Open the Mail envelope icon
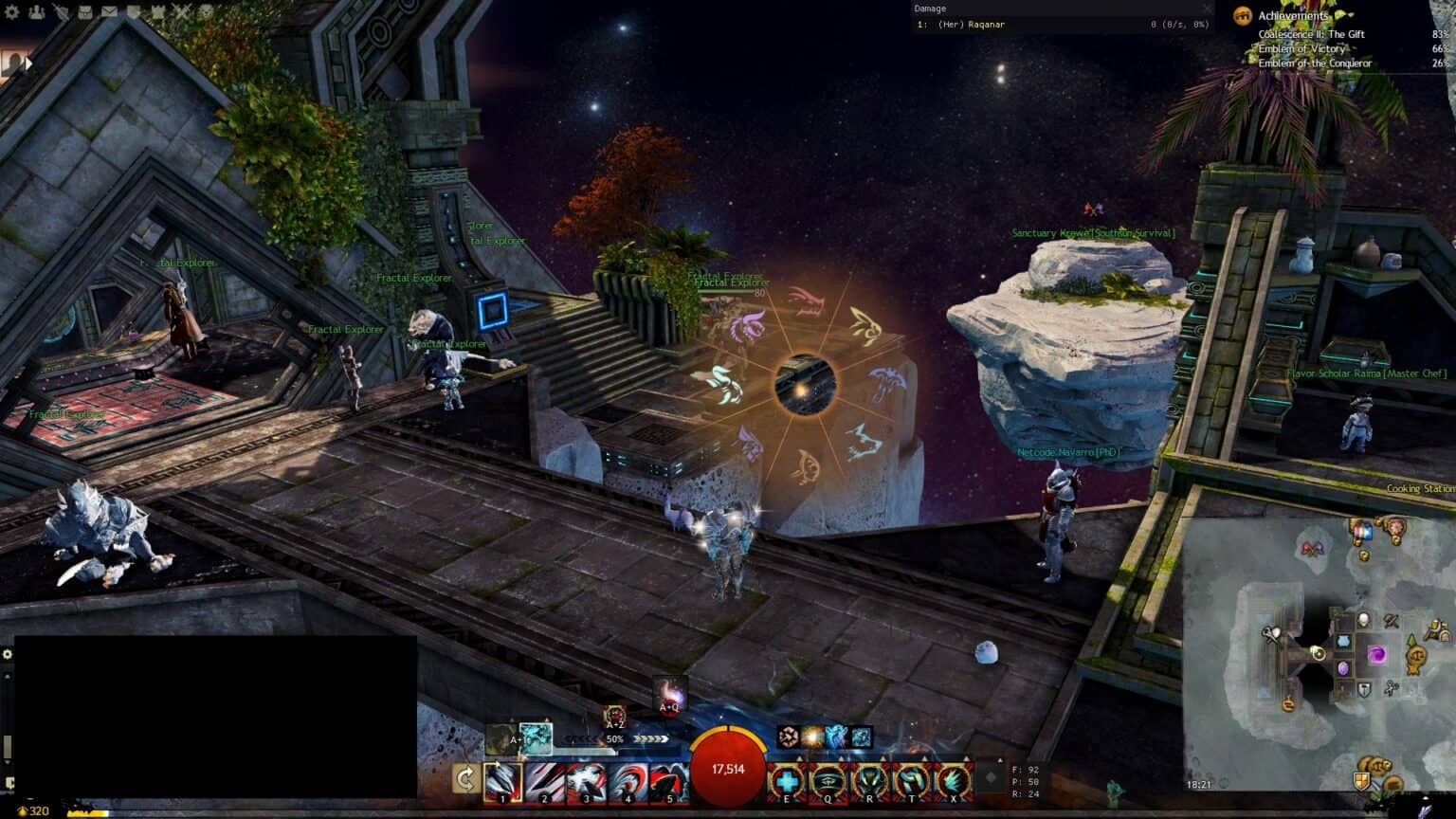 (x=110, y=11)
